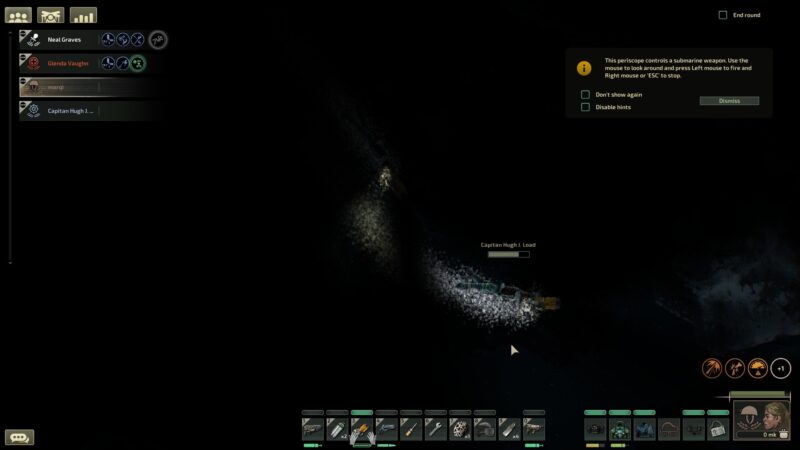Click the green-highlighted order icon beside Glenda Vaughn
This screenshot has height=450, width=800.
click(x=138, y=63)
